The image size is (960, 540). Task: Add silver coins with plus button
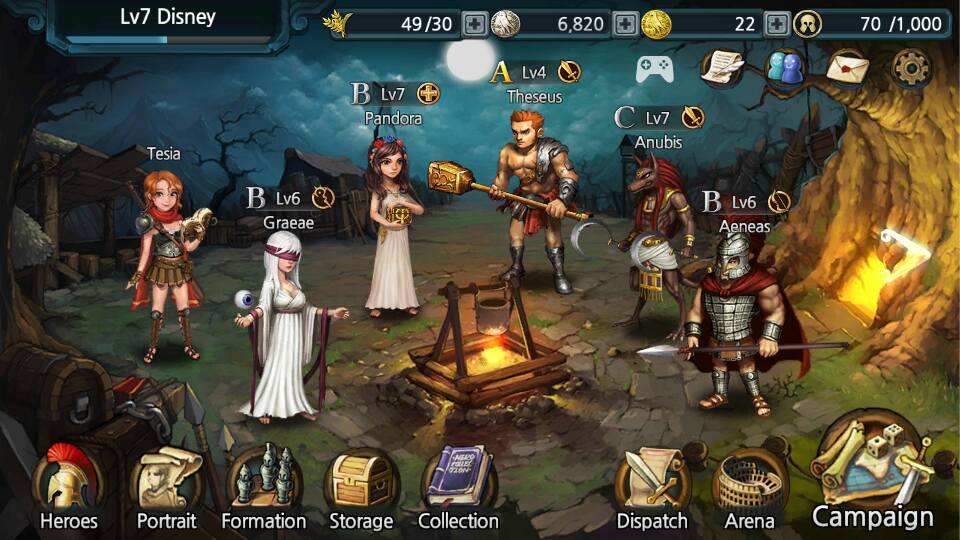625,24
